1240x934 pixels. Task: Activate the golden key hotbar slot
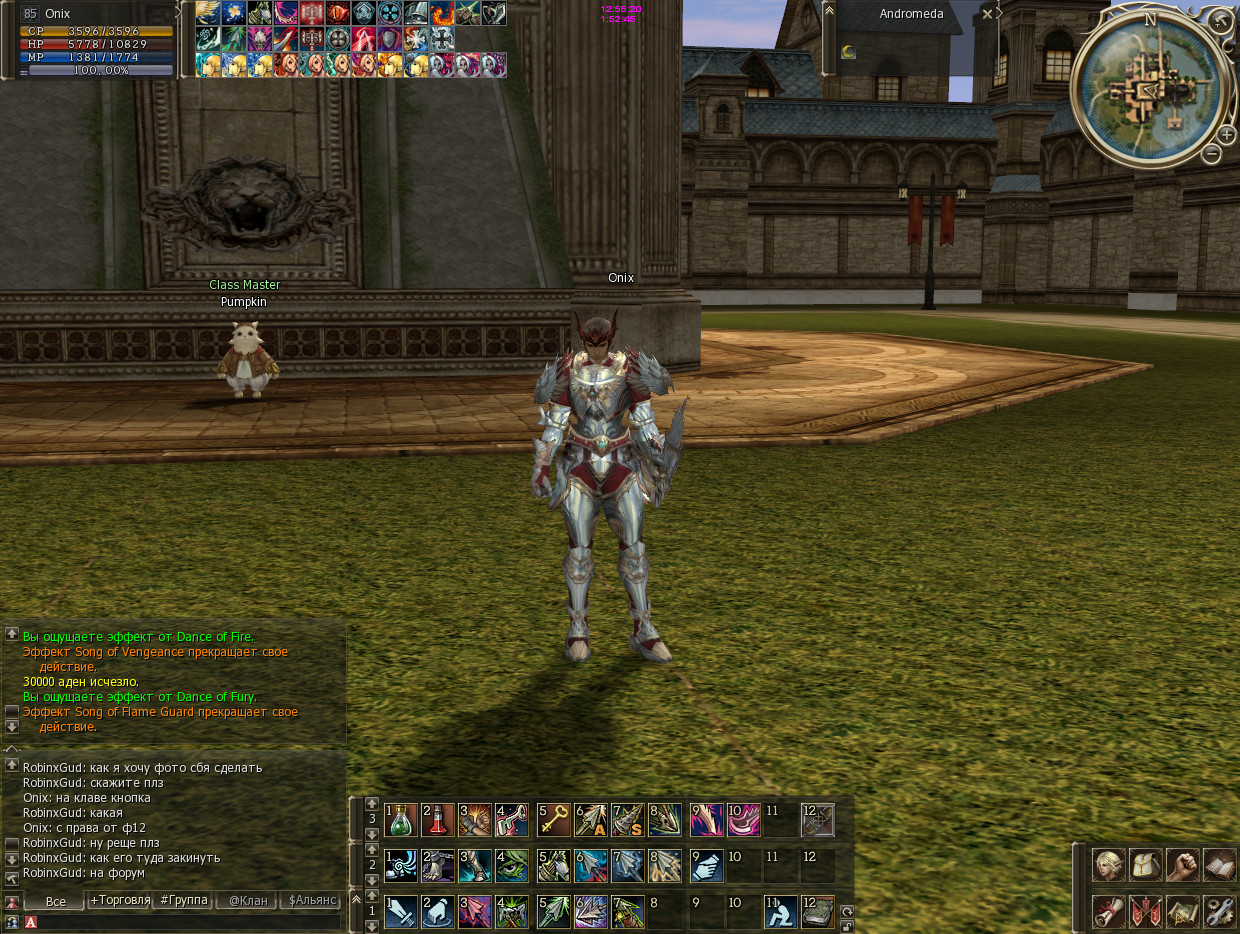[x=554, y=820]
